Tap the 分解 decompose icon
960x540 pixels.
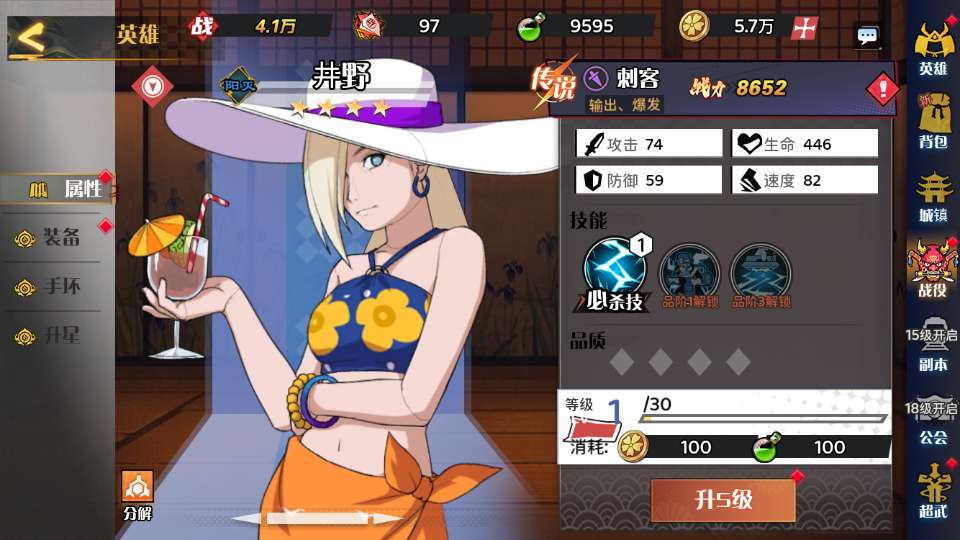click(x=137, y=495)
